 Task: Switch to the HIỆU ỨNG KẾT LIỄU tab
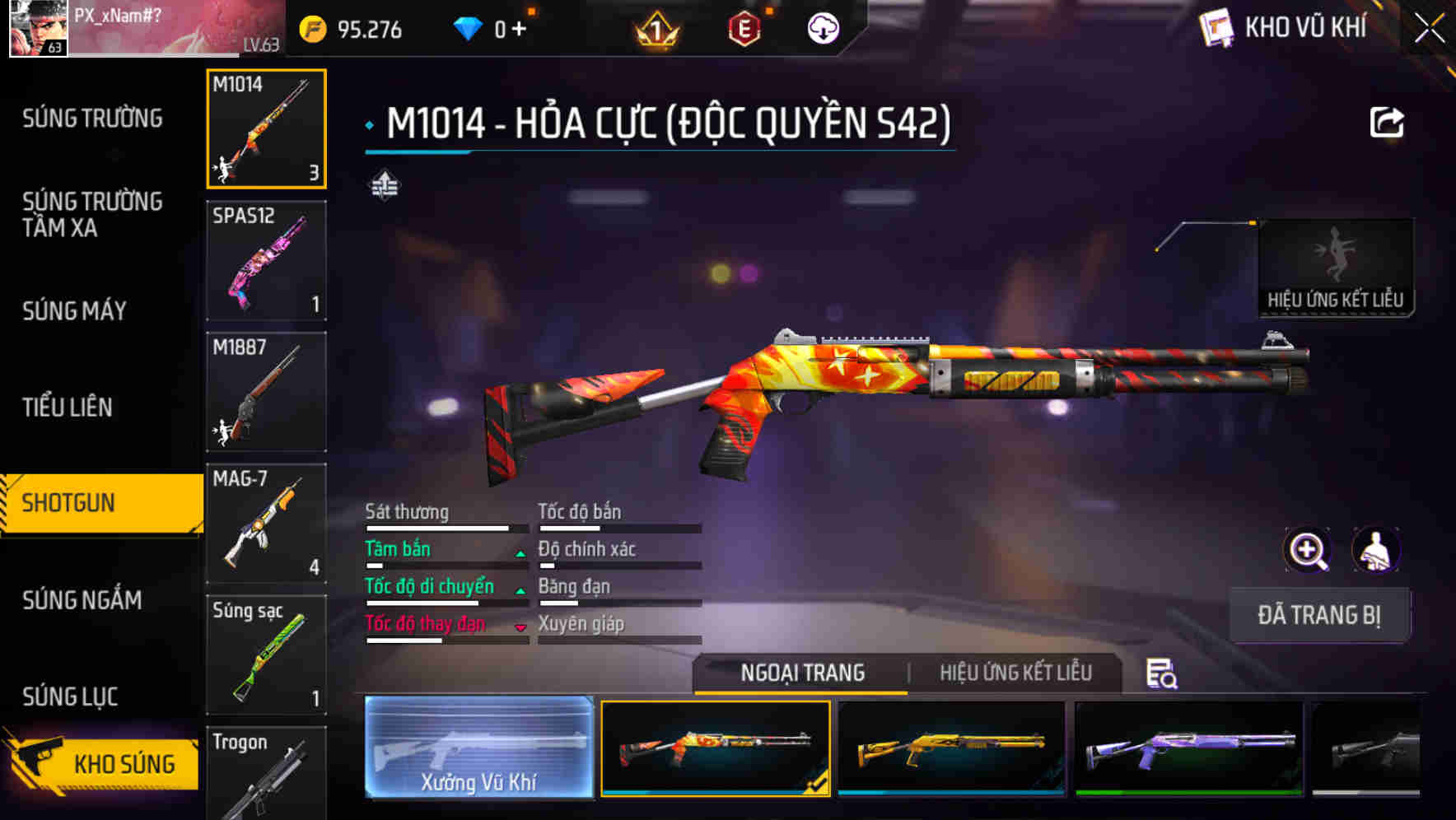pos(1015,673)
